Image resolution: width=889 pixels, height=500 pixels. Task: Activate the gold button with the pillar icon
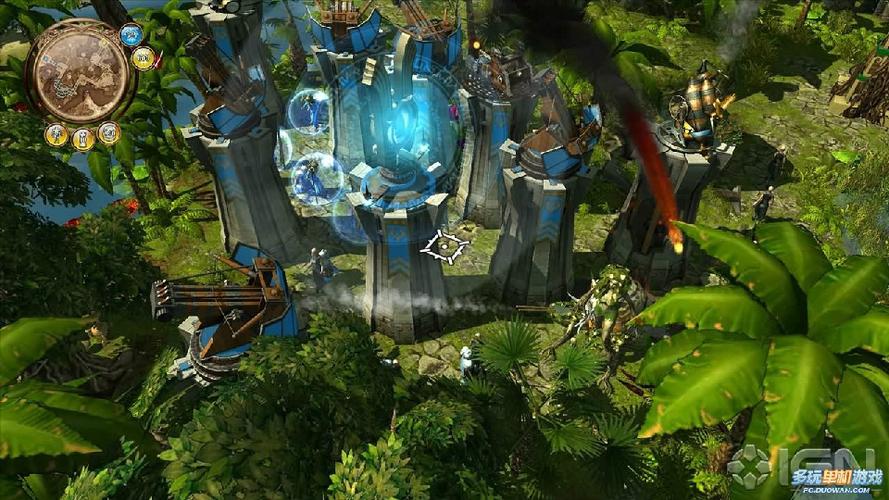pos(83,139)
